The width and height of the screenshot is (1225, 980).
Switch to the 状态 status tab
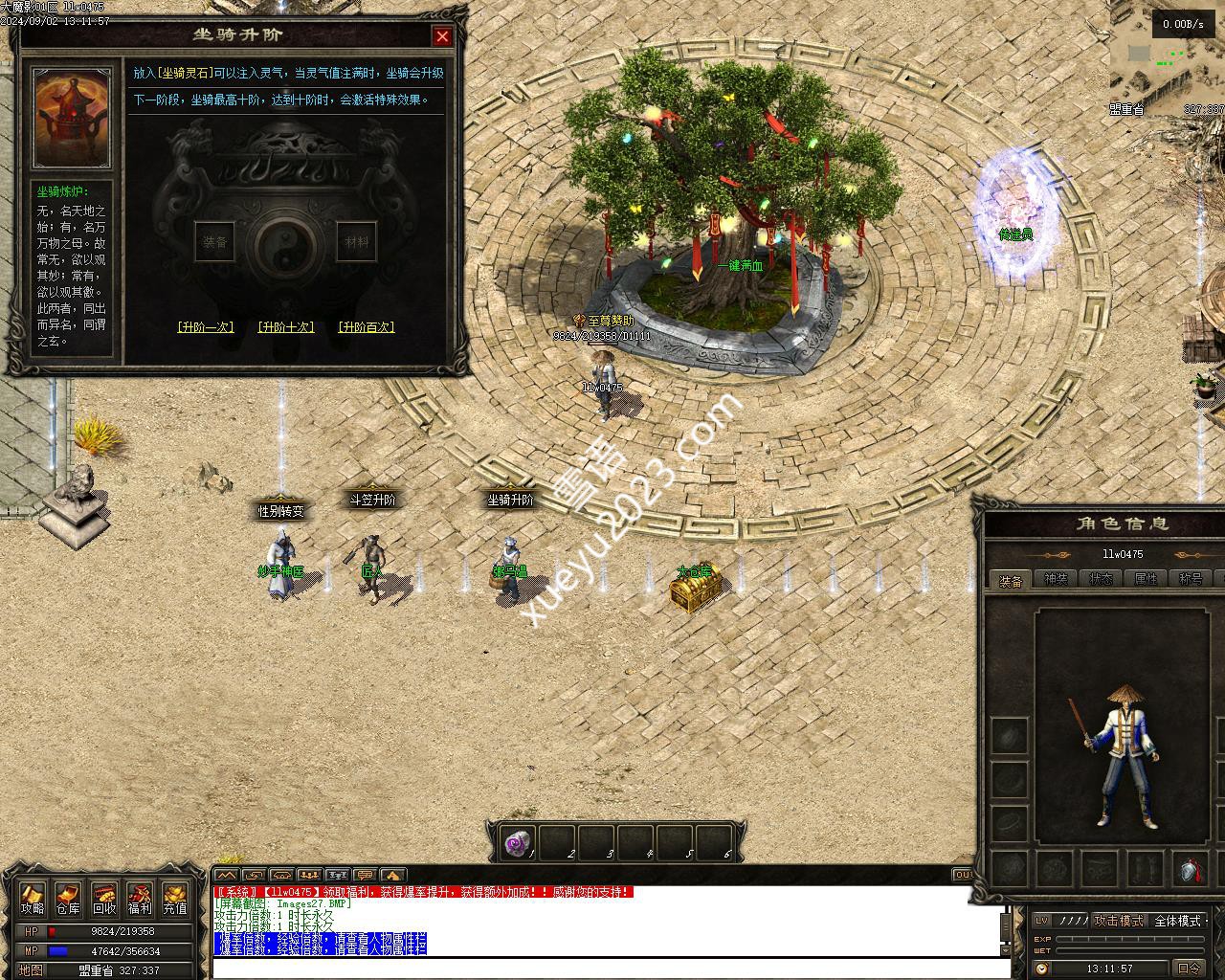point(1101,579)
